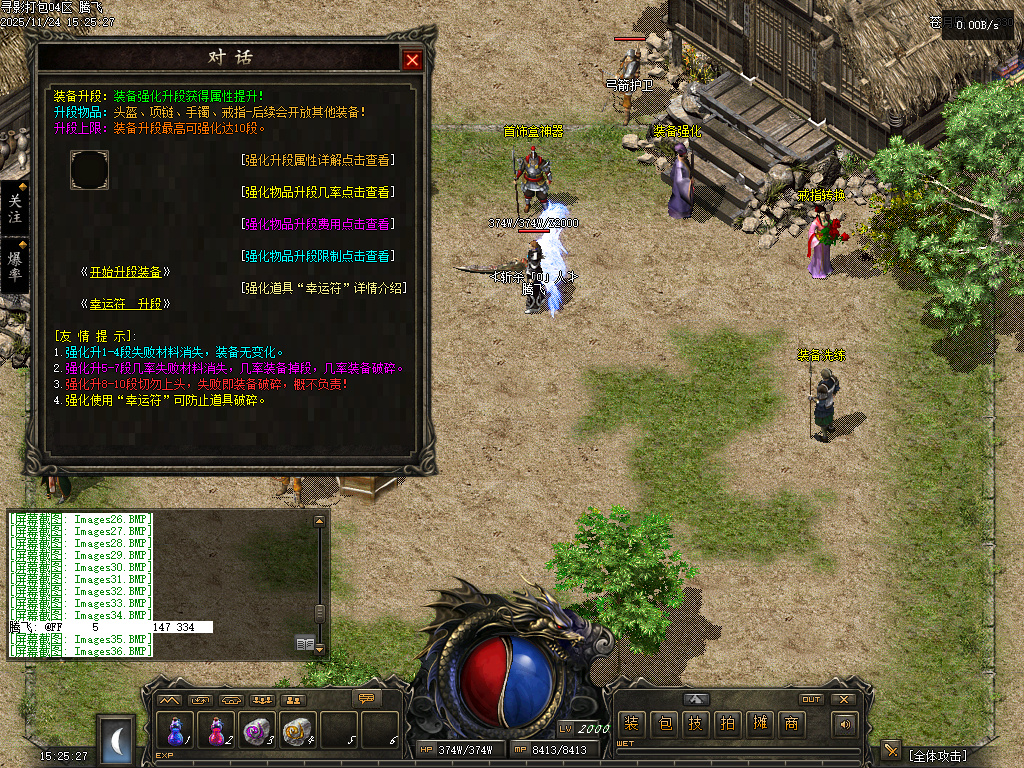Close the 对话 dialogue window
This screenshot has height=768, width=1024.
tap(412, 60)
